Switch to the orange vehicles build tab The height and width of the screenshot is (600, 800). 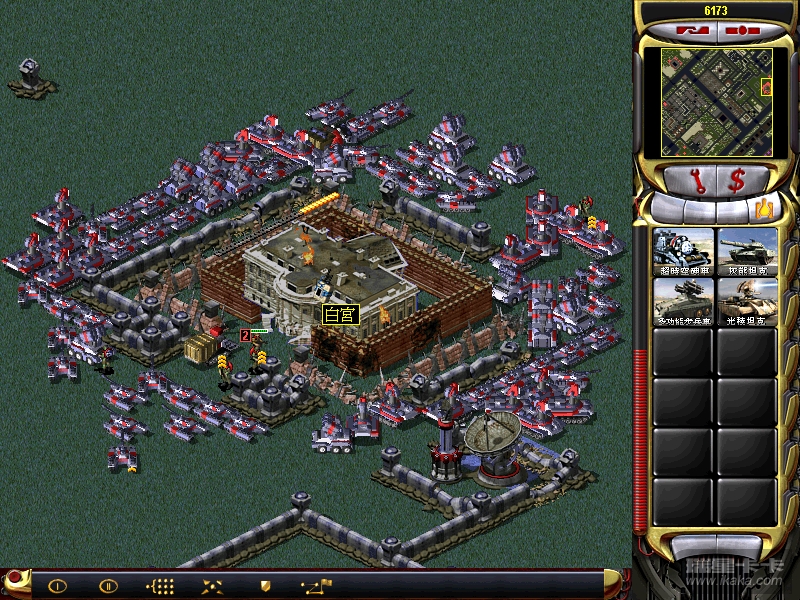(765, 210)
